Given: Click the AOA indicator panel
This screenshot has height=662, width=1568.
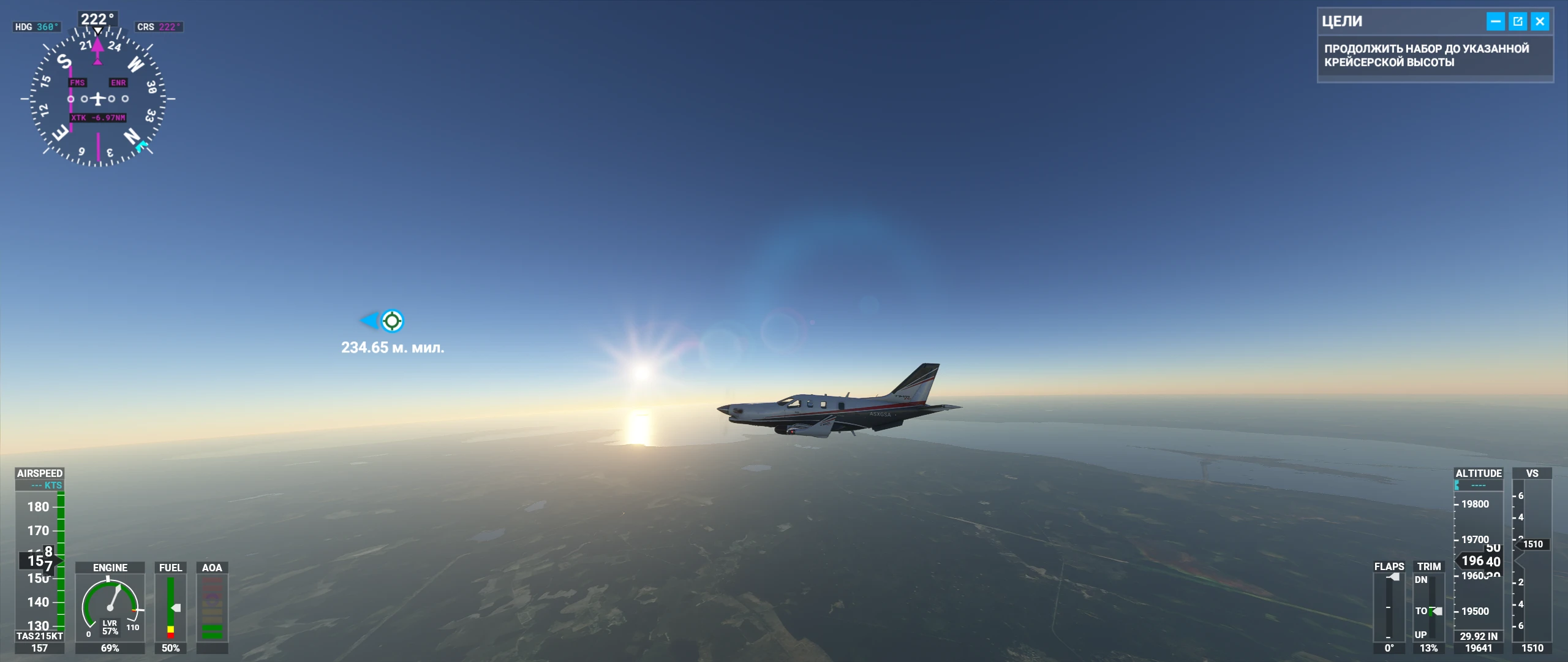Looking at the screenshot, I should [212, 607].
